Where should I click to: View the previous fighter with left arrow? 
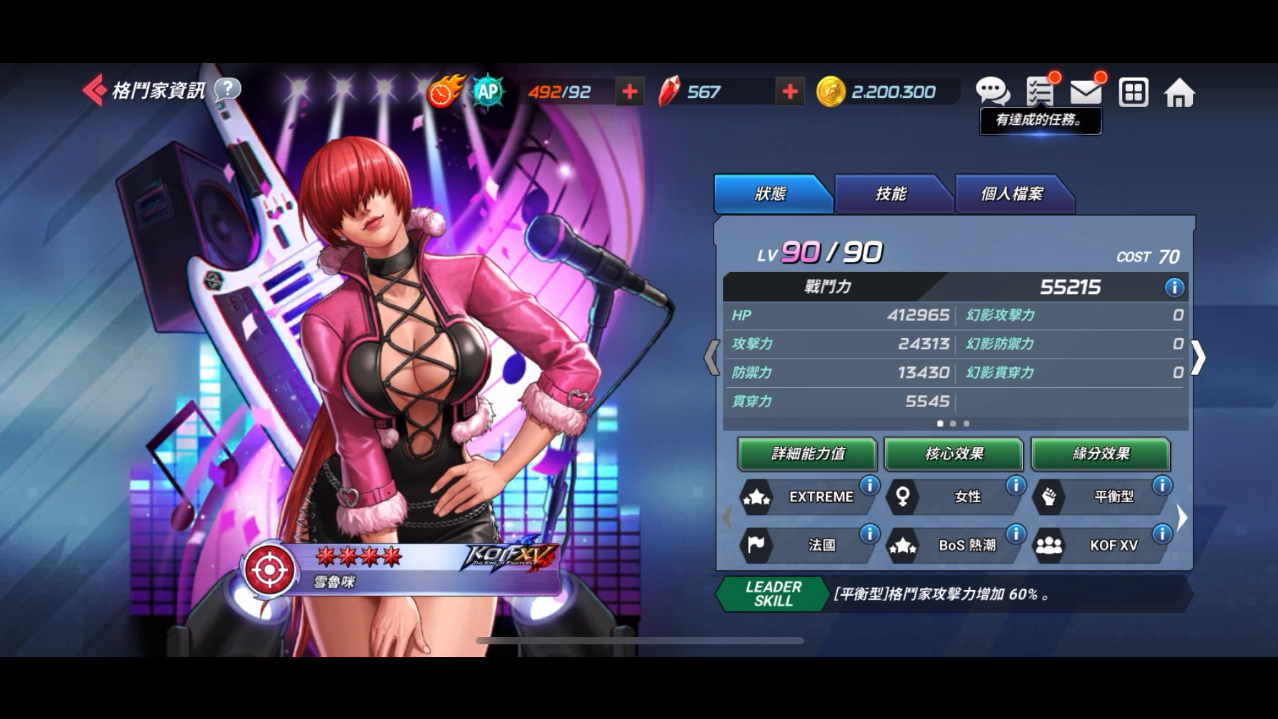711,358
